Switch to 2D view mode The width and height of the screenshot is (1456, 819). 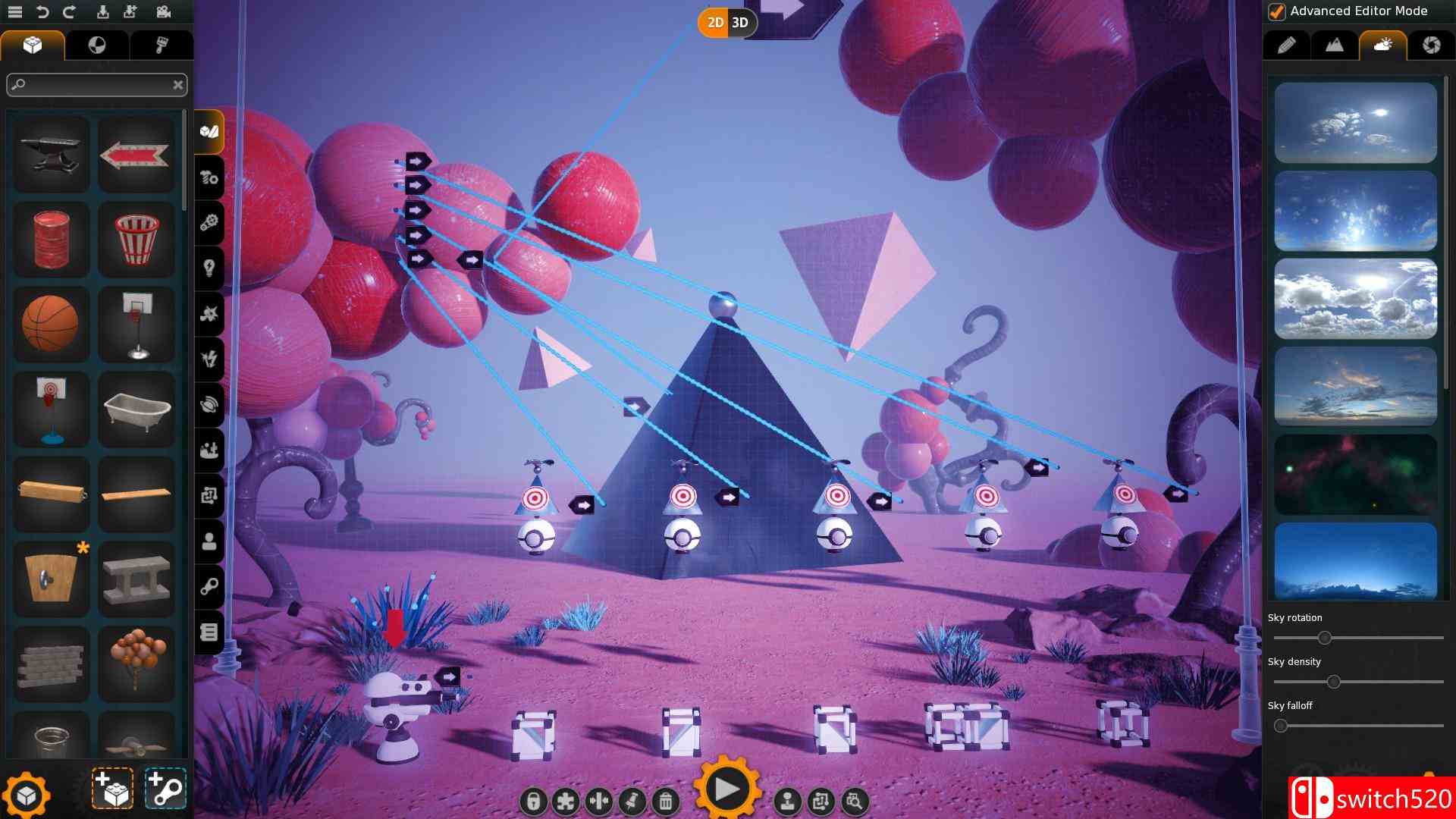(x=714, y=23)
